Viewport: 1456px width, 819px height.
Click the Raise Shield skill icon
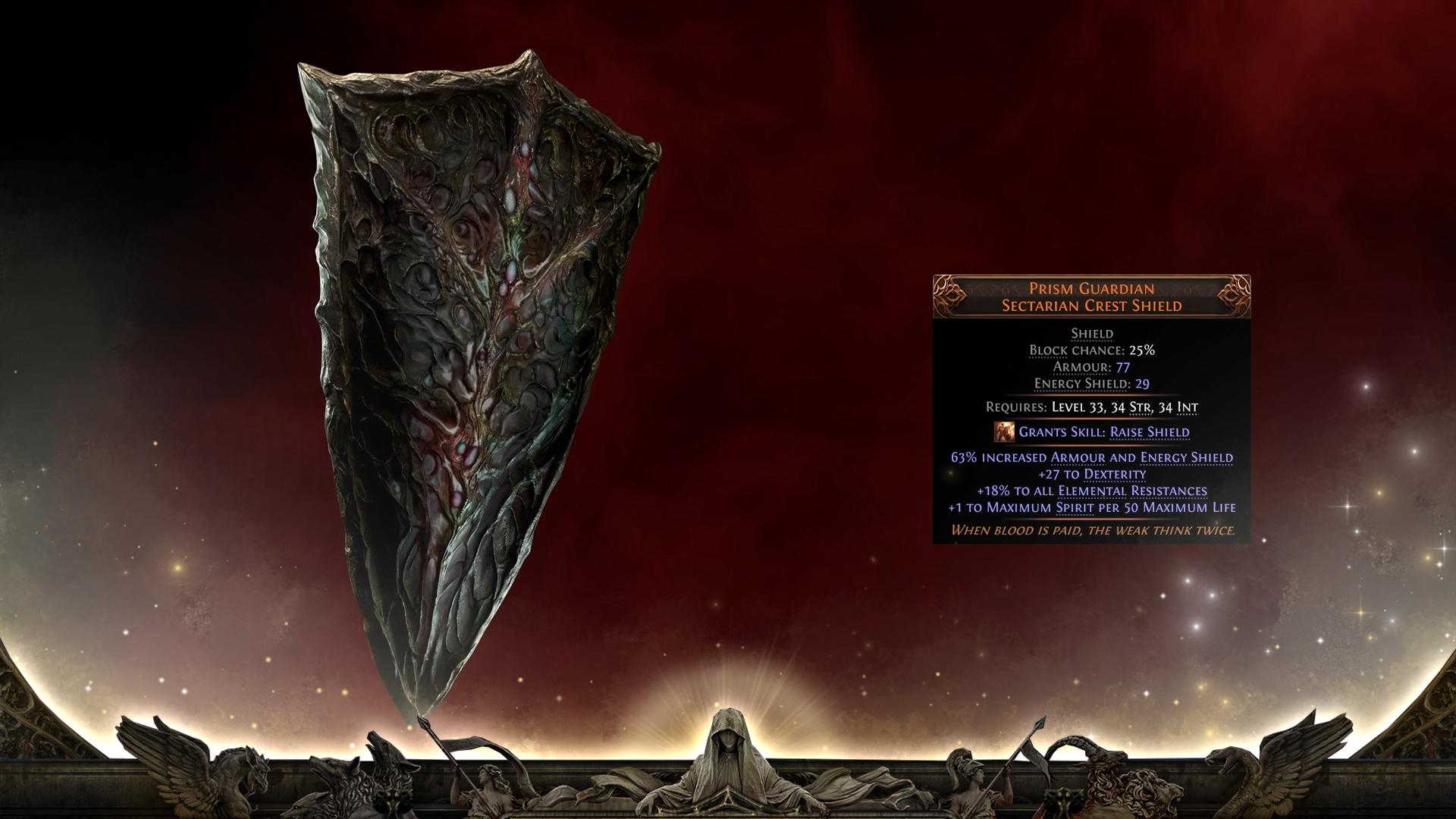click(x=1005, y=431)
